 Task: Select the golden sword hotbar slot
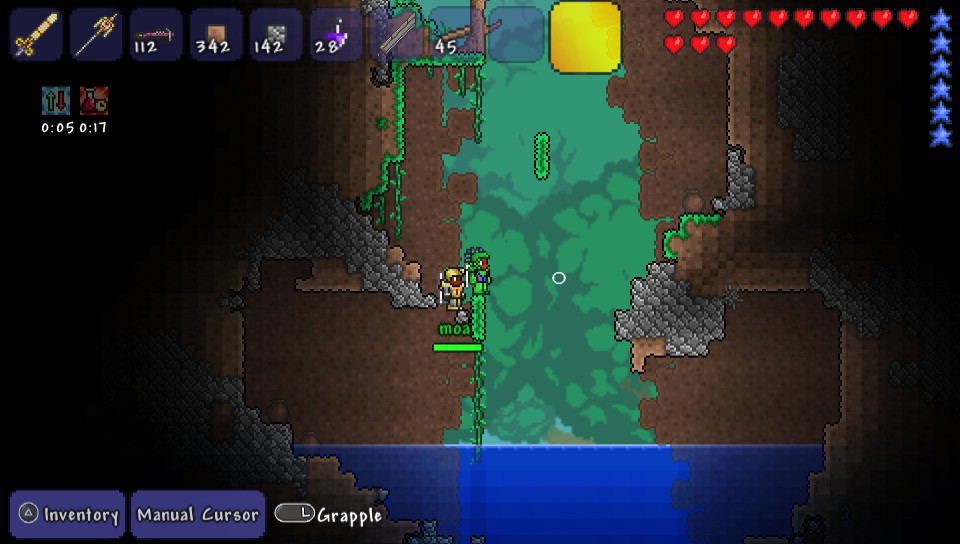pyautogui.click(x=36, y=35)
